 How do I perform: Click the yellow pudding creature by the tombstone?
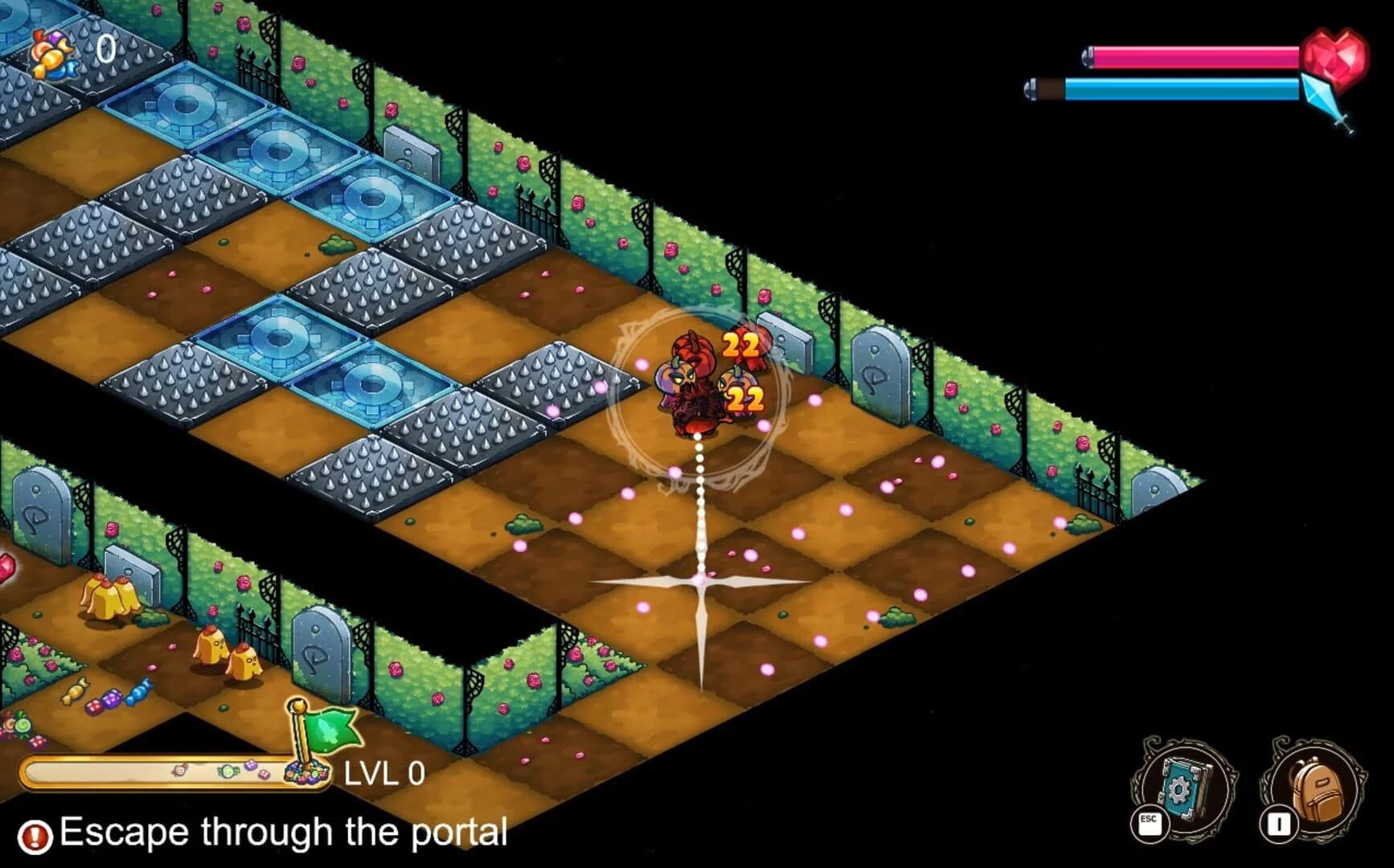point(105,599)
